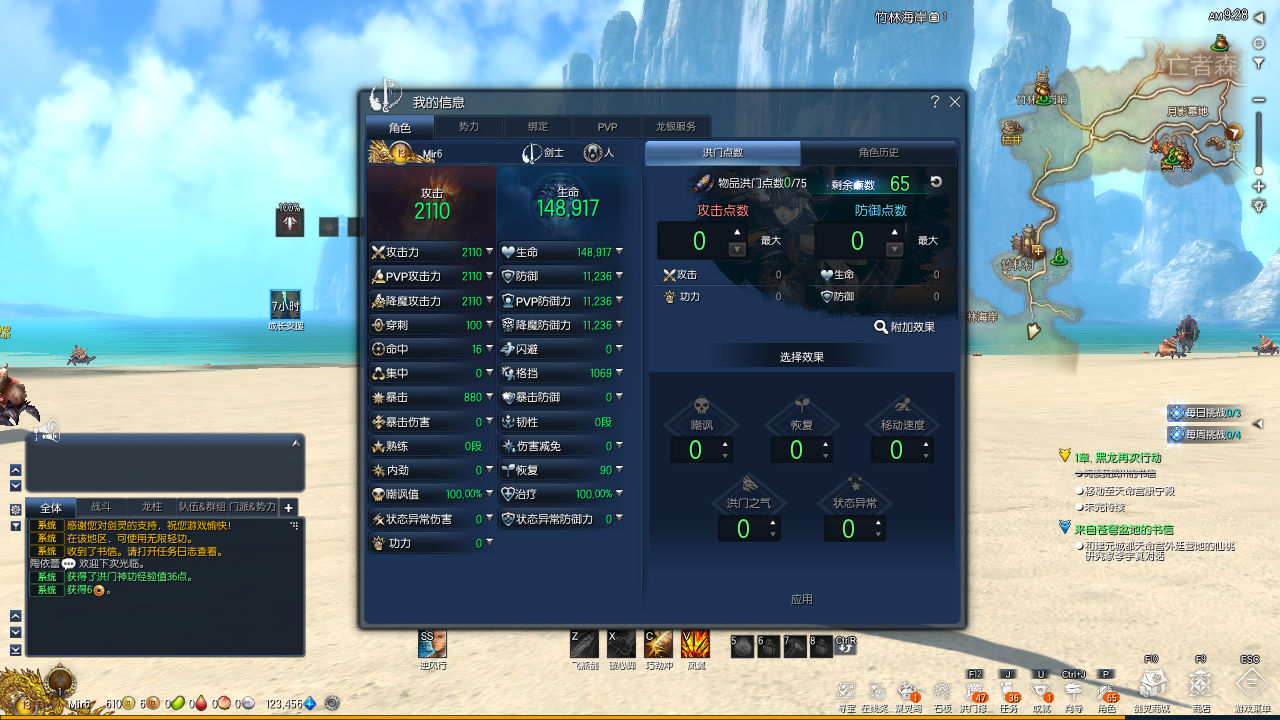Activate the 凤翼 skill icon

coord(695,644)
